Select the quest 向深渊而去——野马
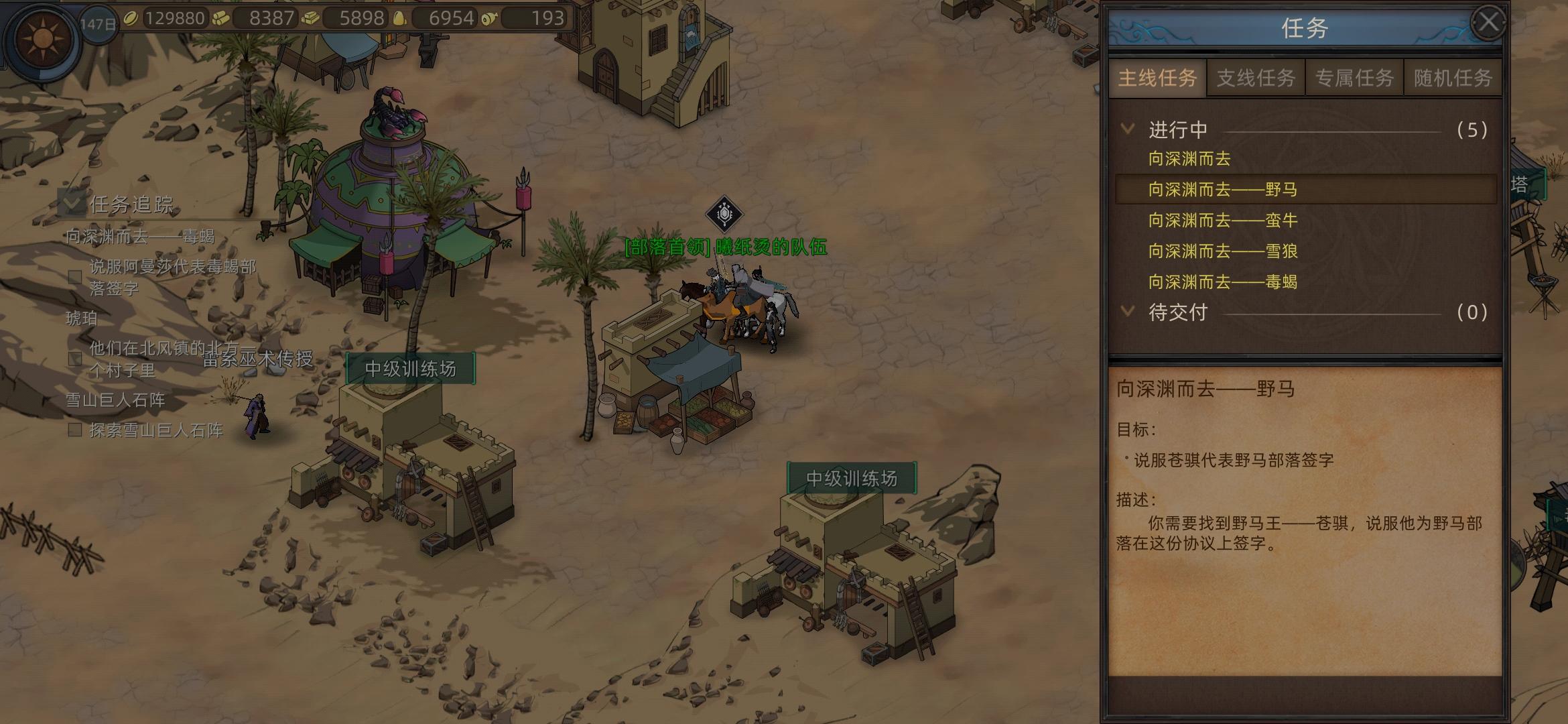Viewport: 1568px width, 724px height. pos(1223,190)
